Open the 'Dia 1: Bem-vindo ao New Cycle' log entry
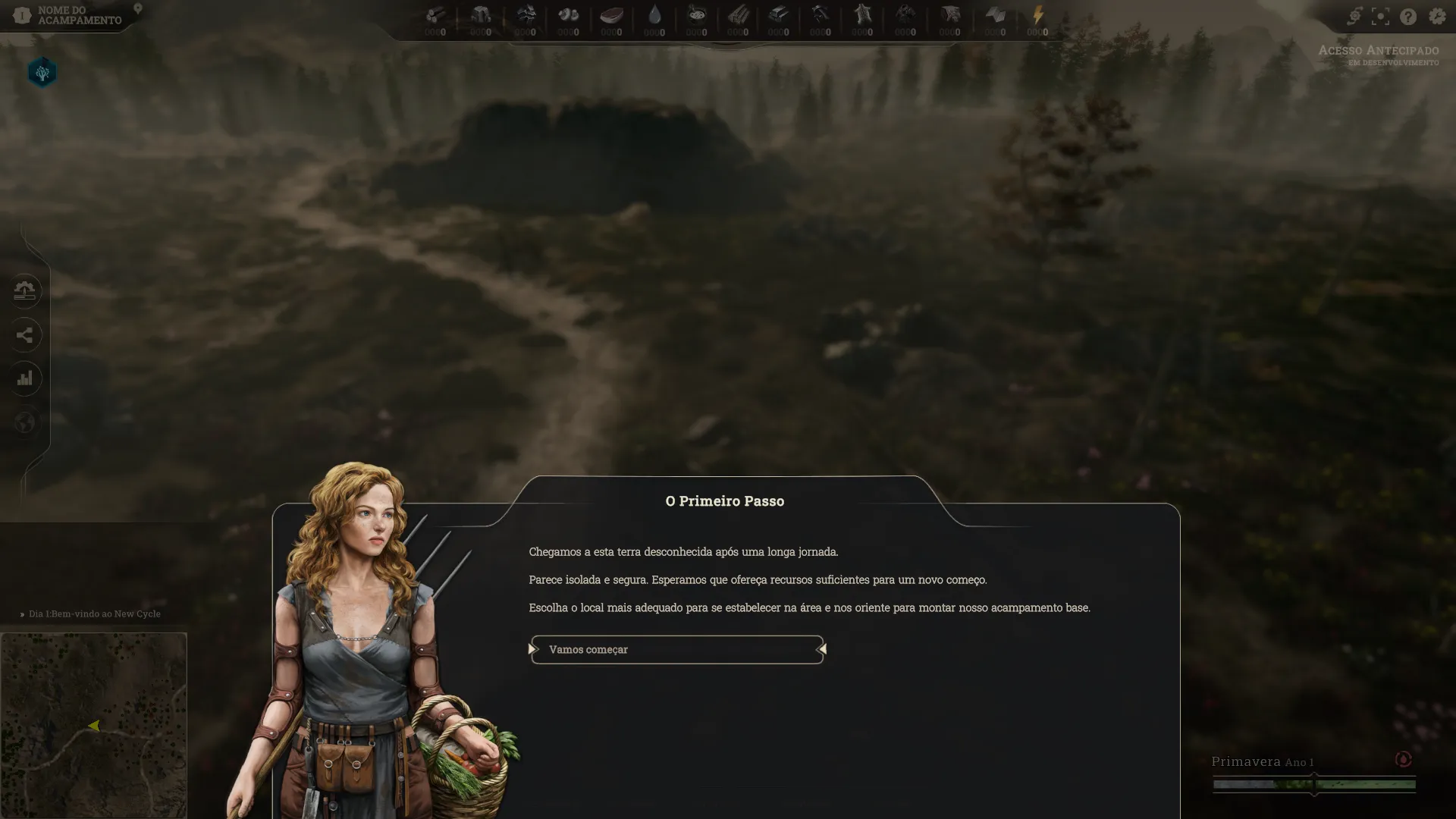 tap(94, 614)
